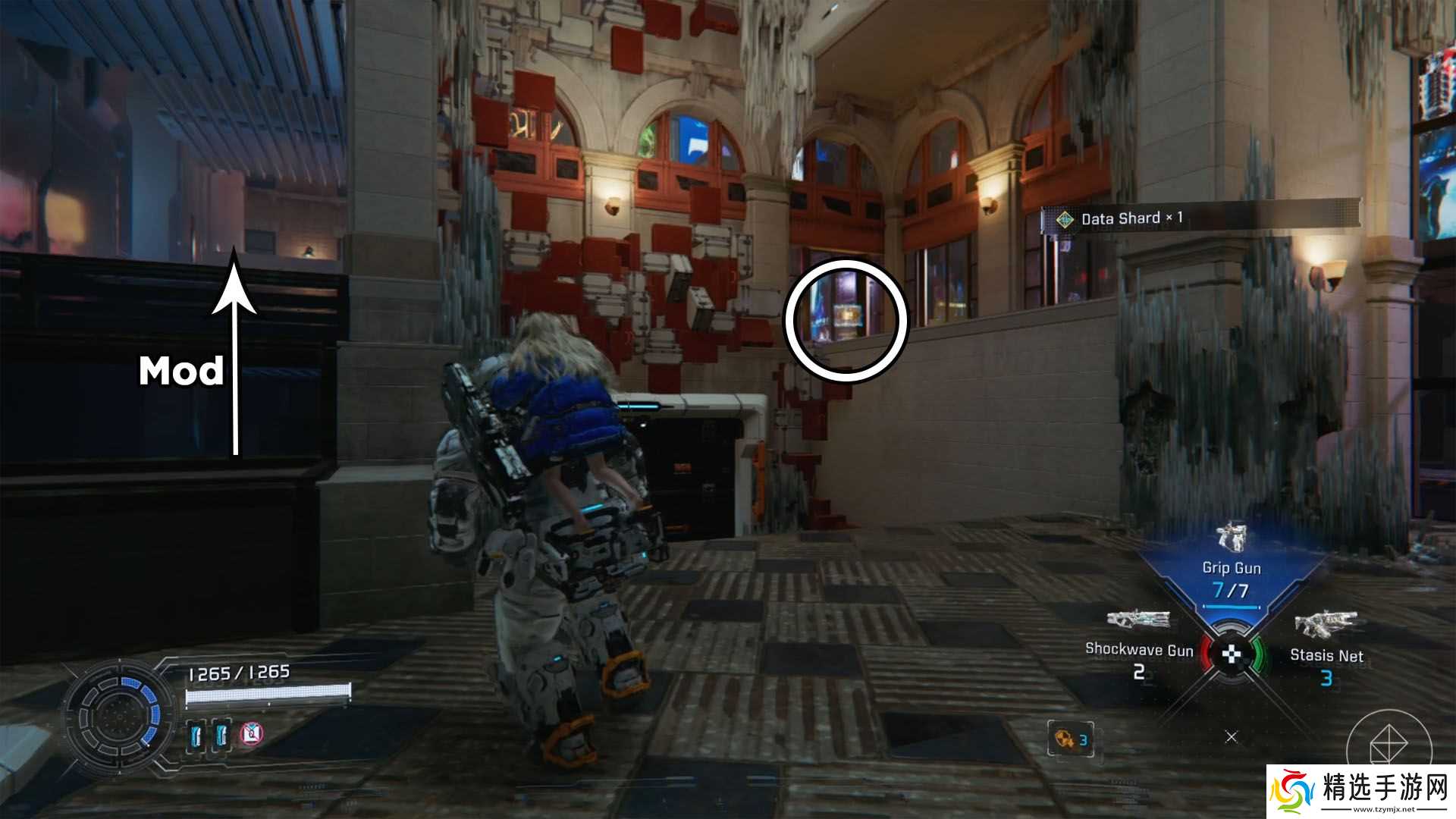This screenshot has width=1456, height=819.
Task: Click the weapon wheel center d-pad icon
Action: click(x=1232, y=653)
